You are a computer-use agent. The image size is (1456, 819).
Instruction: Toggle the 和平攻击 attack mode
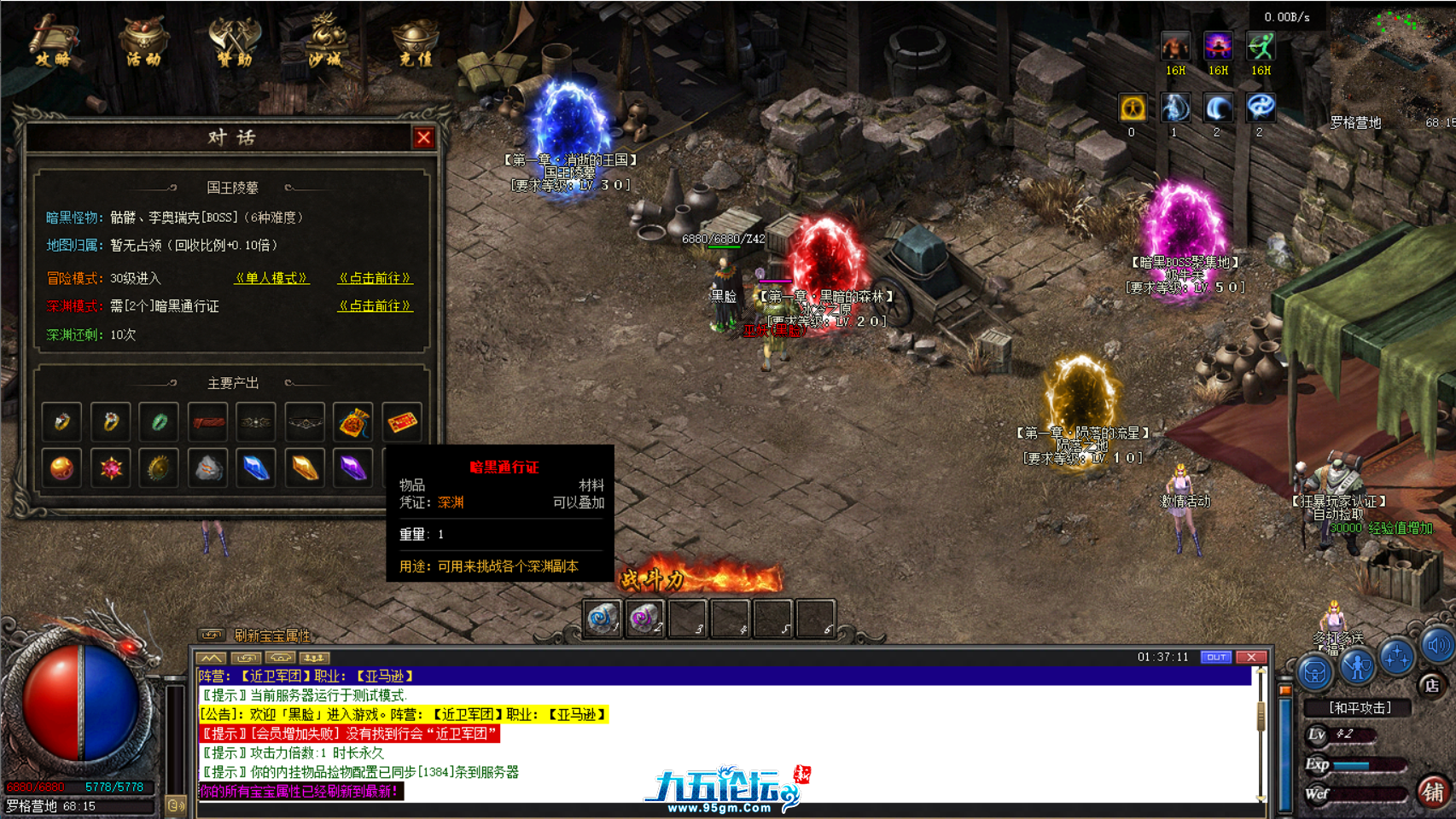[x=1360, y=708]
